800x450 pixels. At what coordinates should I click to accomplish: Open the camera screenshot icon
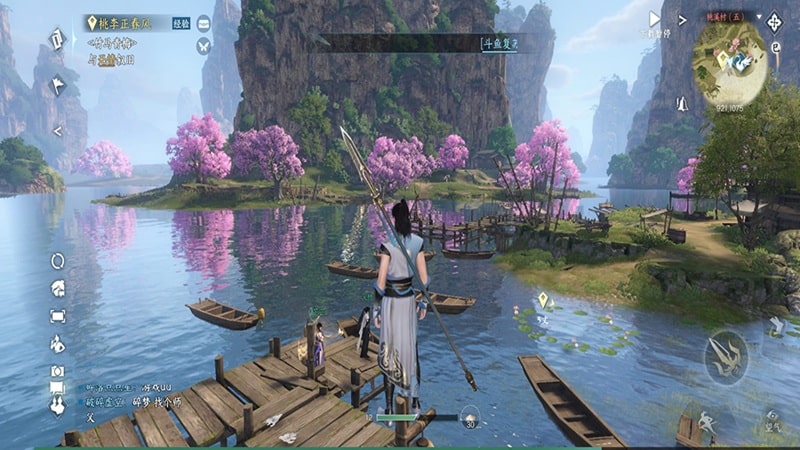(x=57, y=371)
